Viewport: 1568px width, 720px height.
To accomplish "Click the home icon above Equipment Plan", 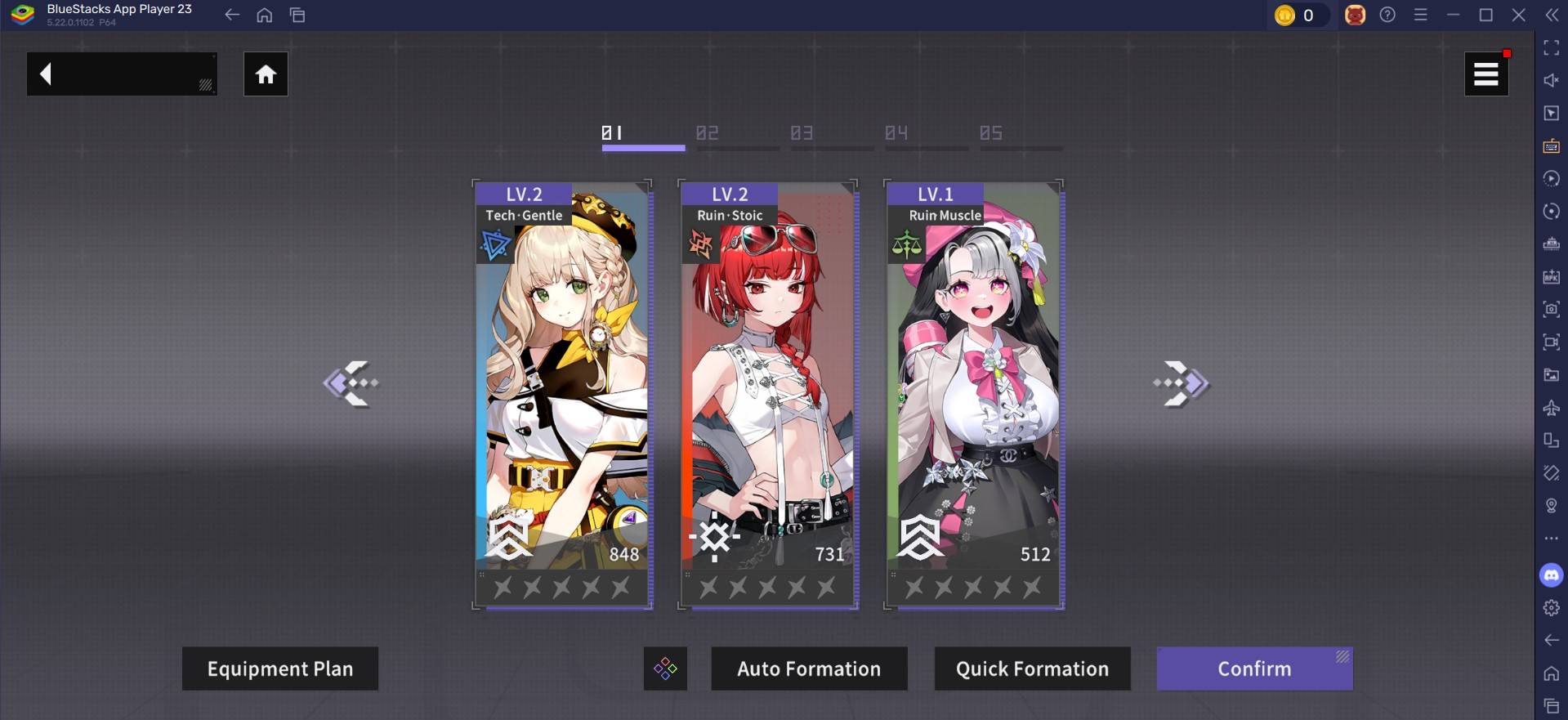I will click(266, 74).
